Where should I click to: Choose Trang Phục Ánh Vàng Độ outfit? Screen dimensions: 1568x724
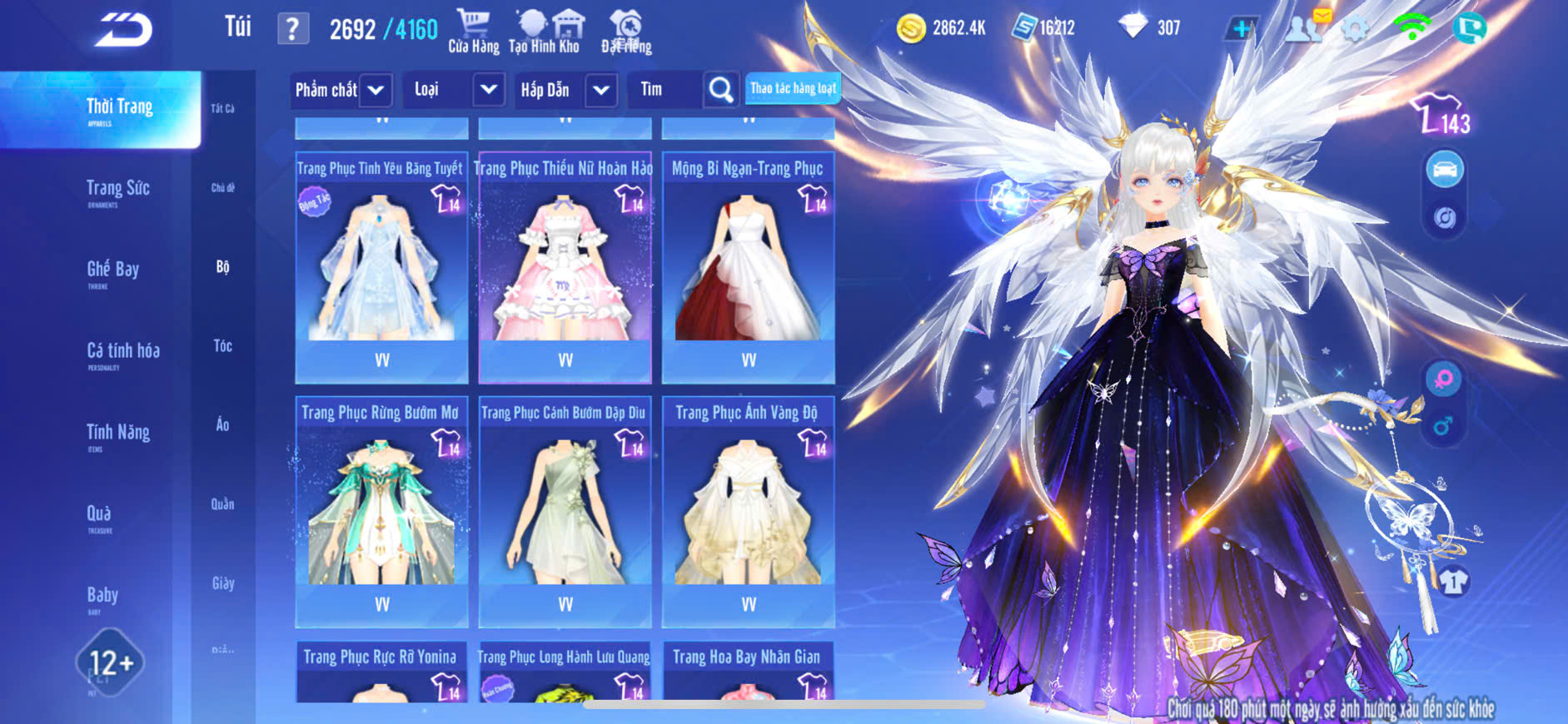pos(748,510)
